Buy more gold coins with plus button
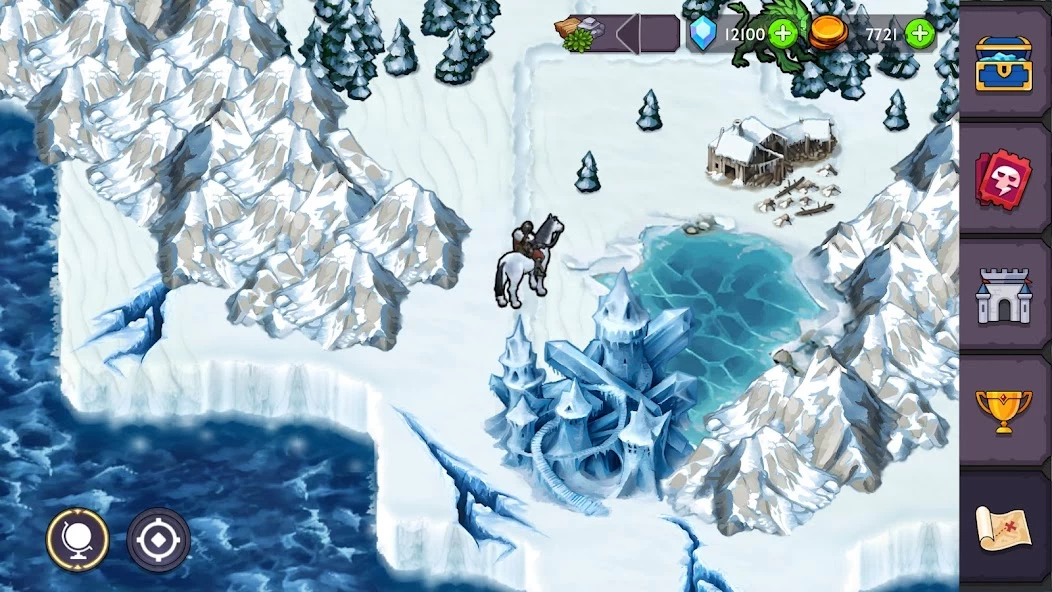Viewport: 1052px width, 592px height. click(x=919, y=34)
